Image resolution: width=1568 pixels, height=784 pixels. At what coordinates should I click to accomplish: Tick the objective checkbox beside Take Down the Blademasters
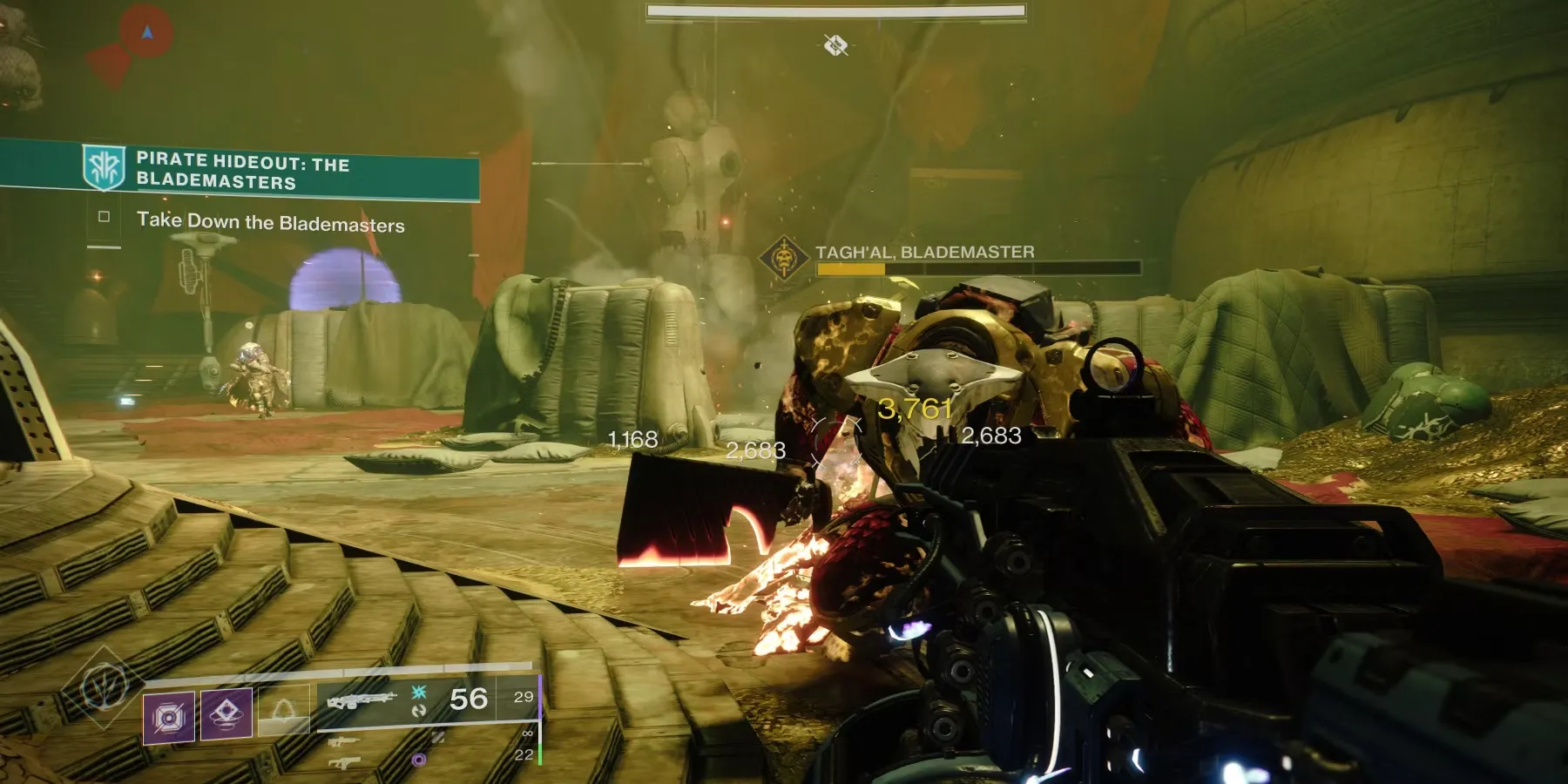coord(105,217)
